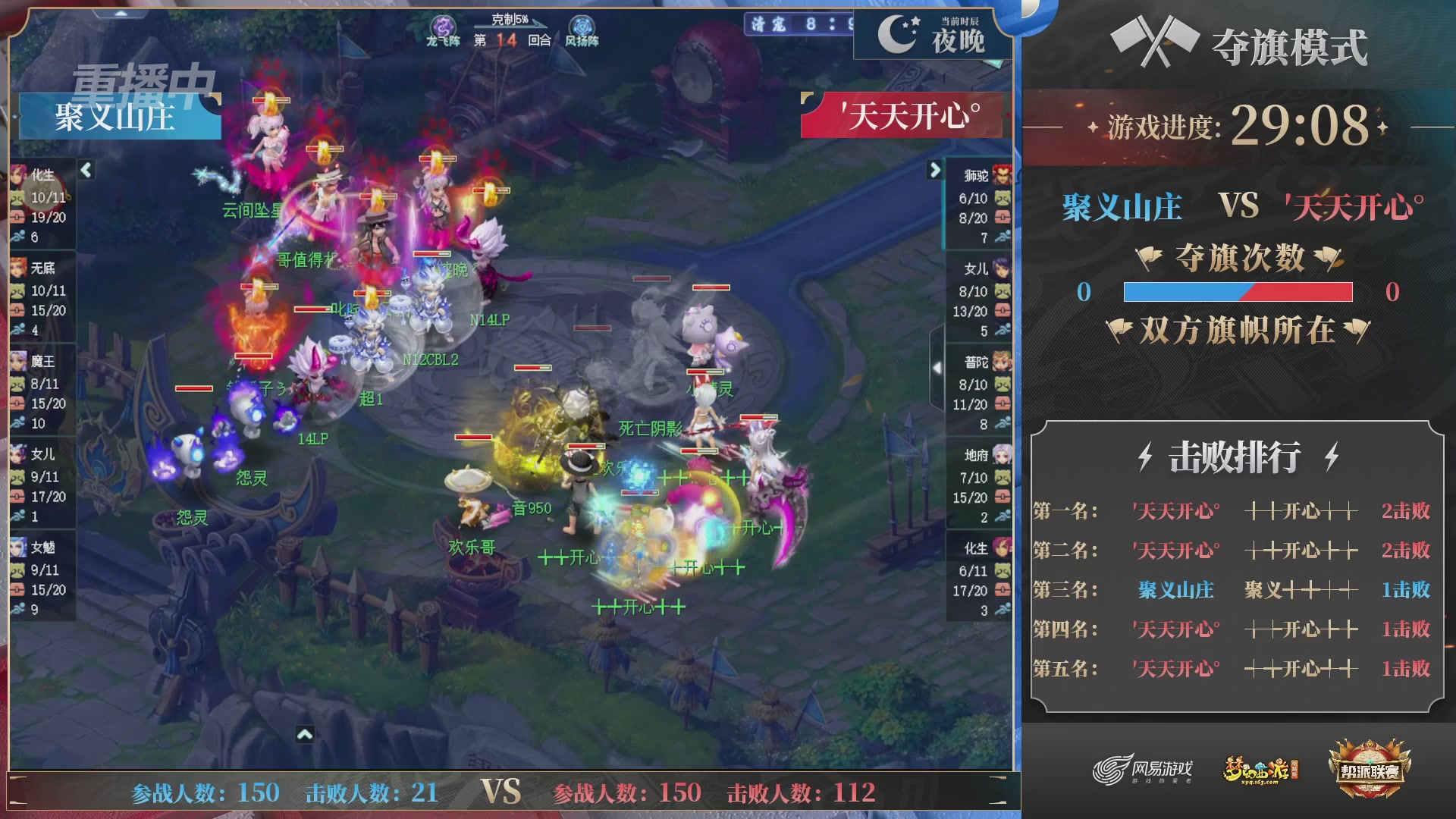The width and height of the screenshot is (1456, 819).
Task: Click 狮驼's avatar in the right roster
Action: [1001, 175]
